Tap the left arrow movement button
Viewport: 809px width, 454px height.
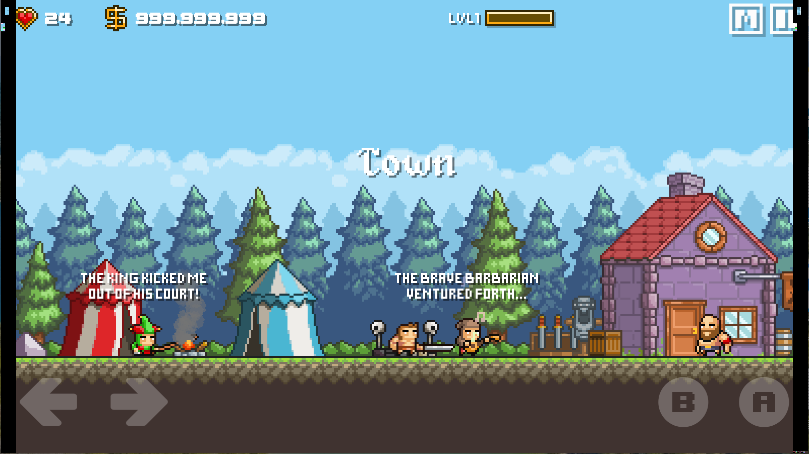[x=48, y=402]
